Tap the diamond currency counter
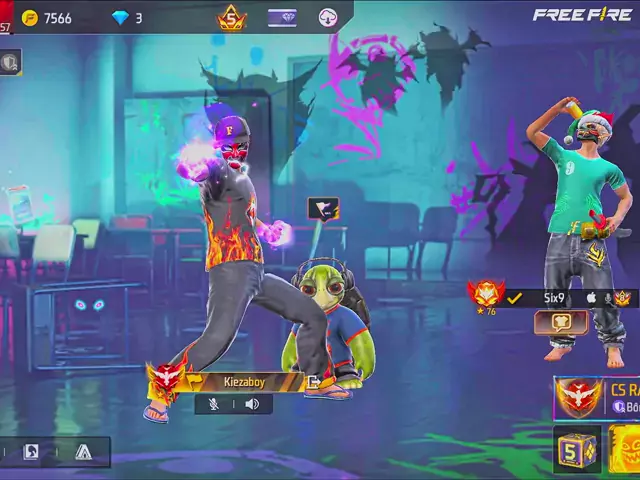The image size is (640, 480). click(127, 18)
